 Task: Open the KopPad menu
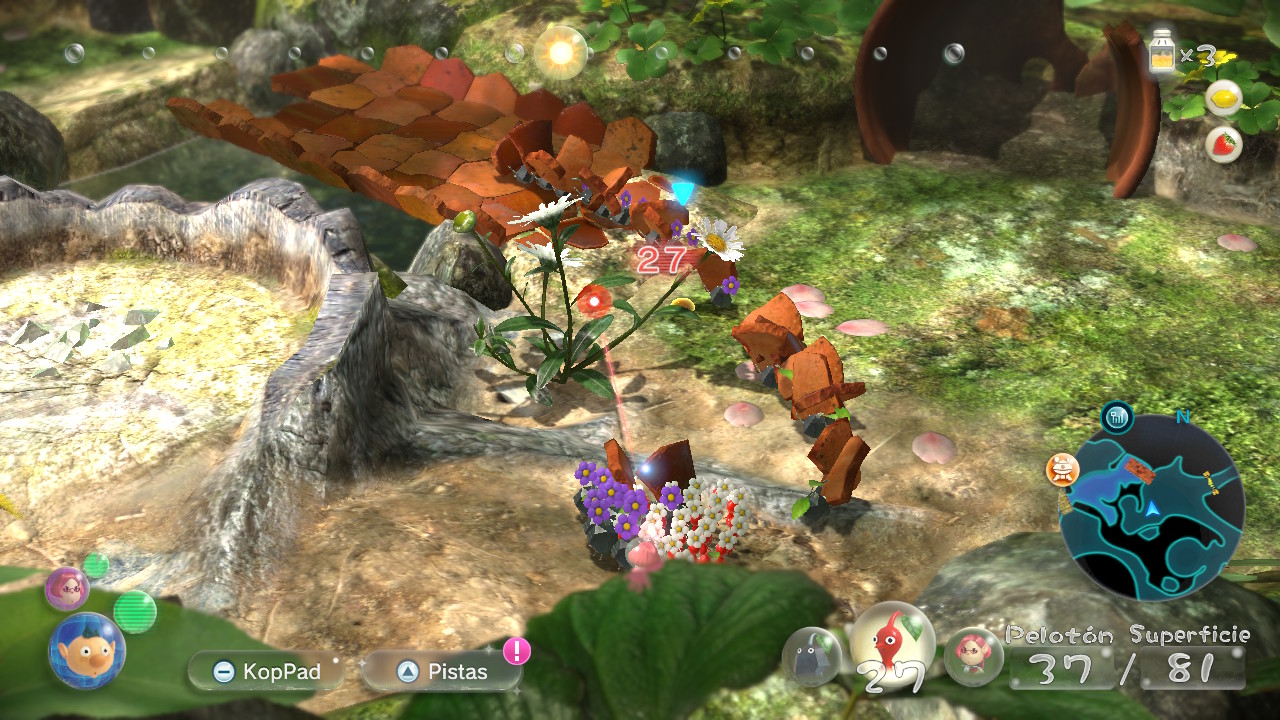click(265, 671)
